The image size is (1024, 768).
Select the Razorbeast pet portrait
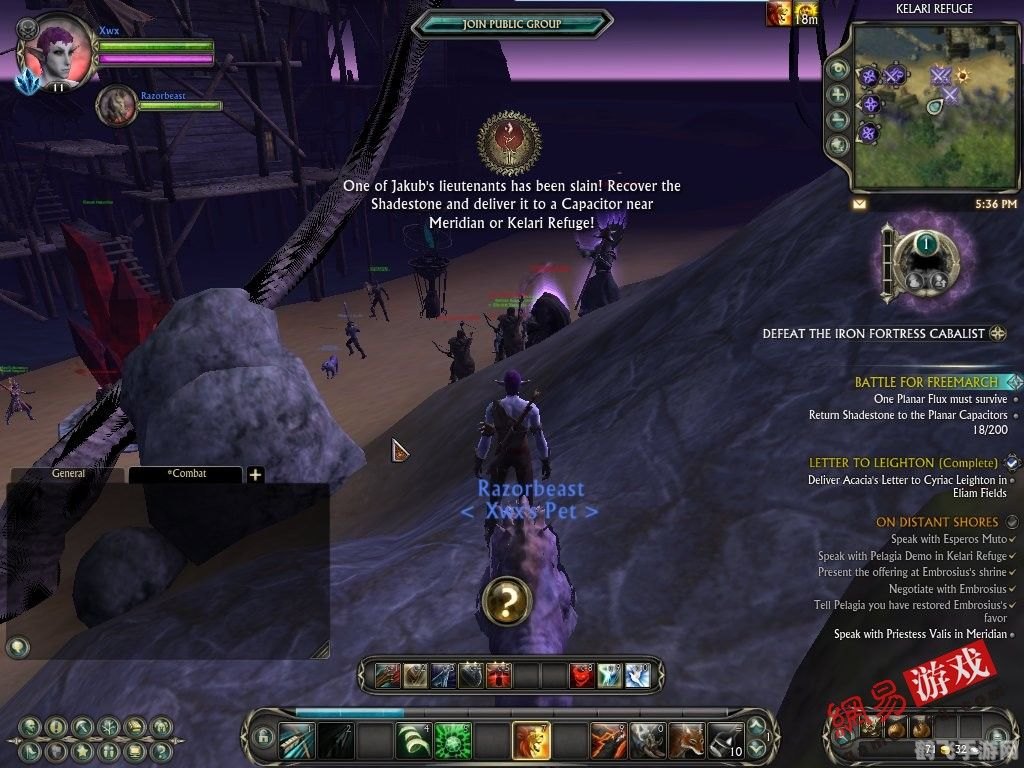[x=116, y=105]
